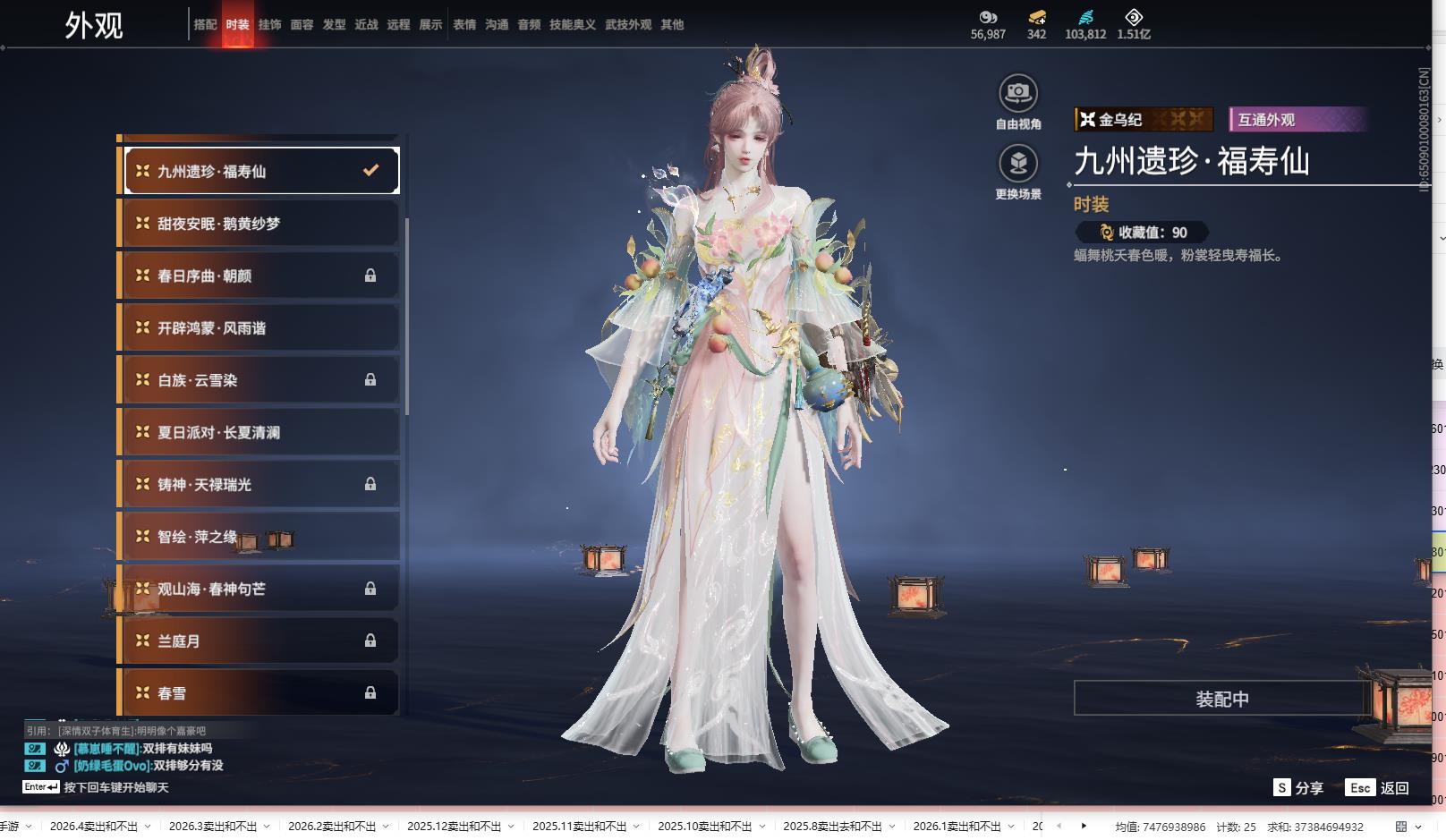Pick the 兰庭月 outfit entry

coord(259,641)
